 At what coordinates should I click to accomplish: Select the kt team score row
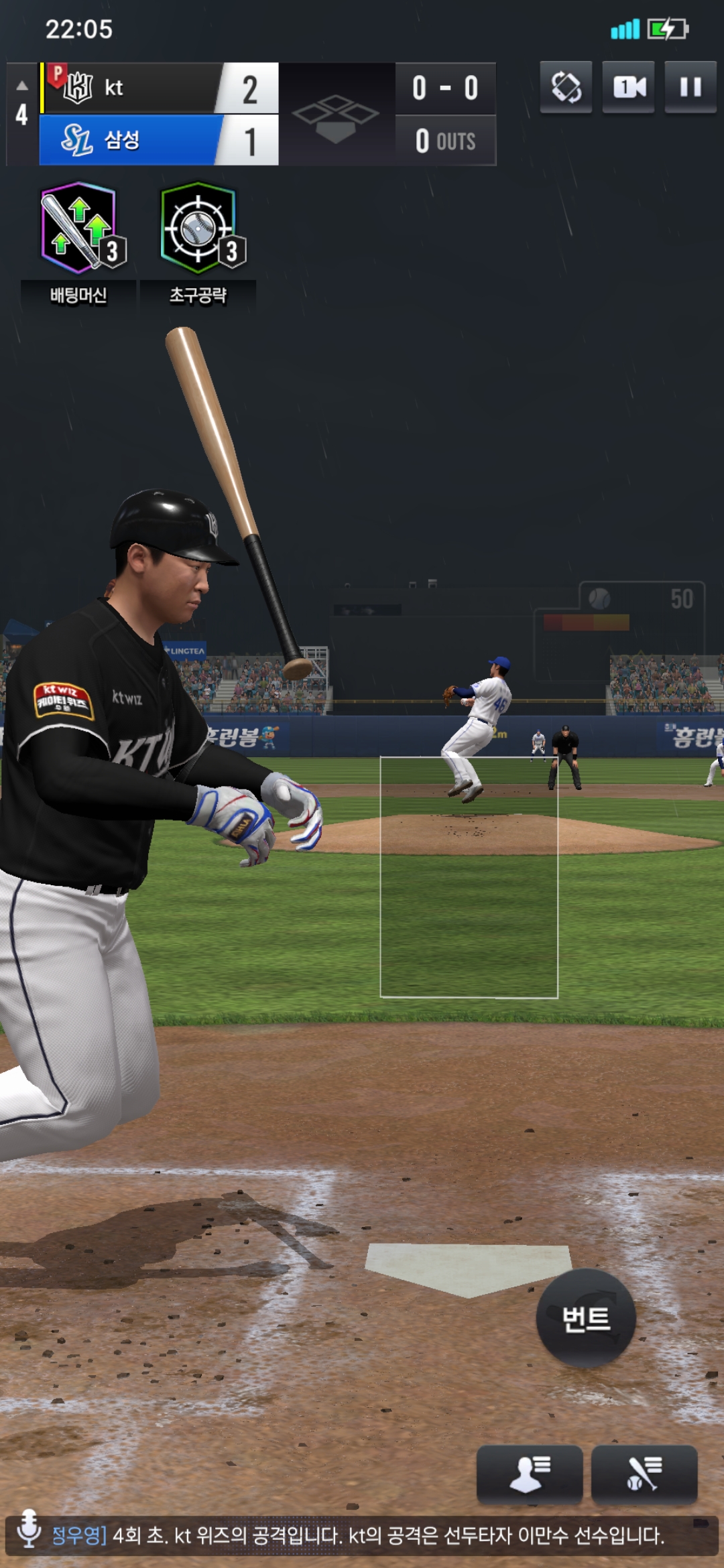coord(159,88)
